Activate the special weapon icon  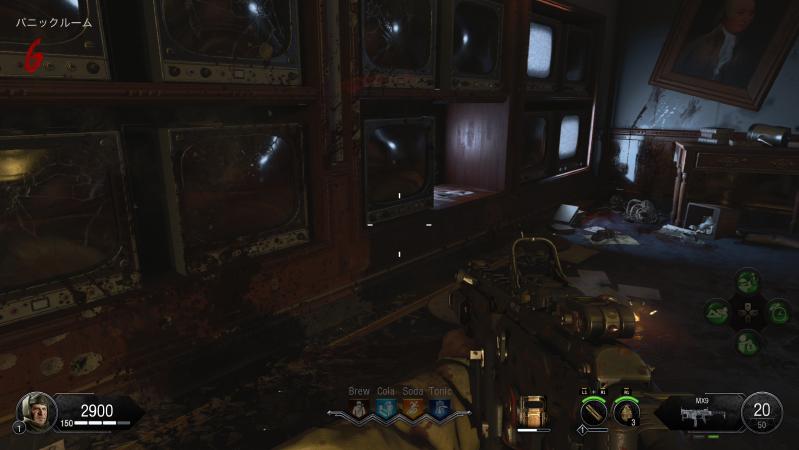pyautogui.click(x=533, y=410)
